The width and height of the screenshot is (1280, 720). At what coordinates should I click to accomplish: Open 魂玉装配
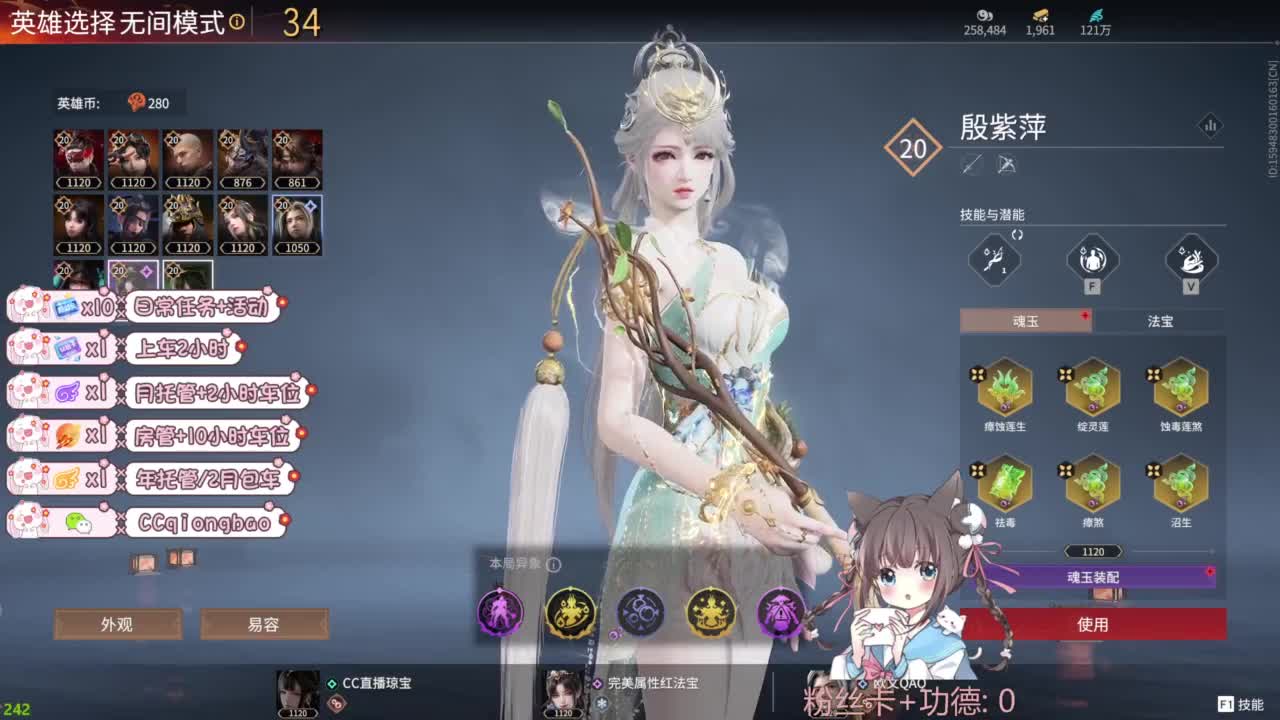coord(1093,575)
